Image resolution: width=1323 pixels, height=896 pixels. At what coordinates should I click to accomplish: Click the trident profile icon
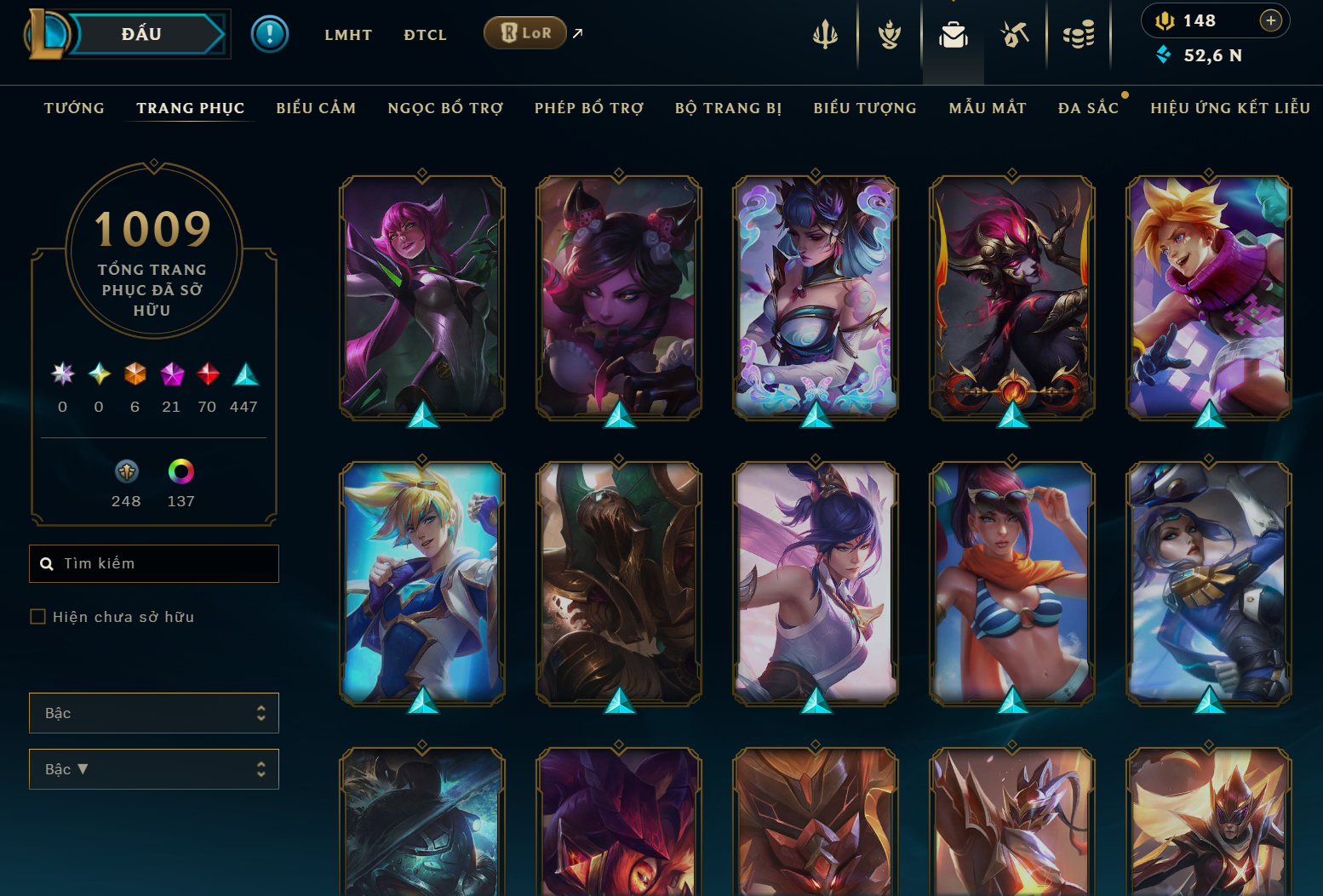point(826,34)
